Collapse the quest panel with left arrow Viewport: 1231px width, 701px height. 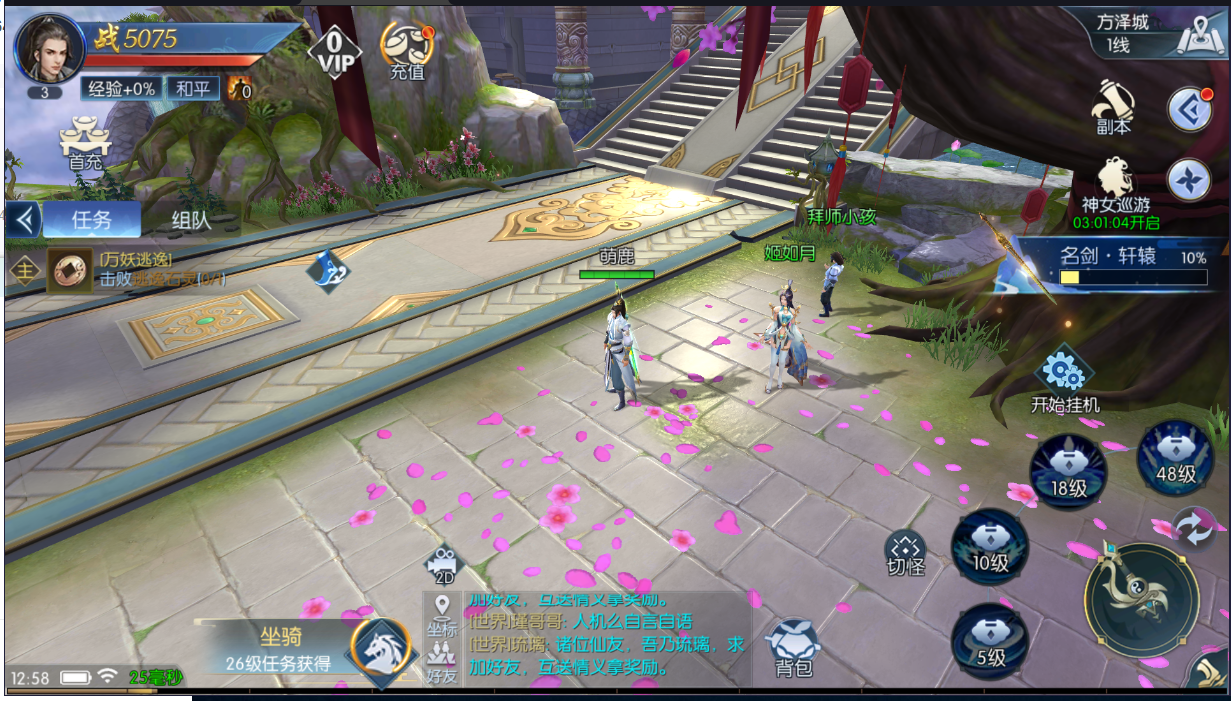click(x=23, y=218)
